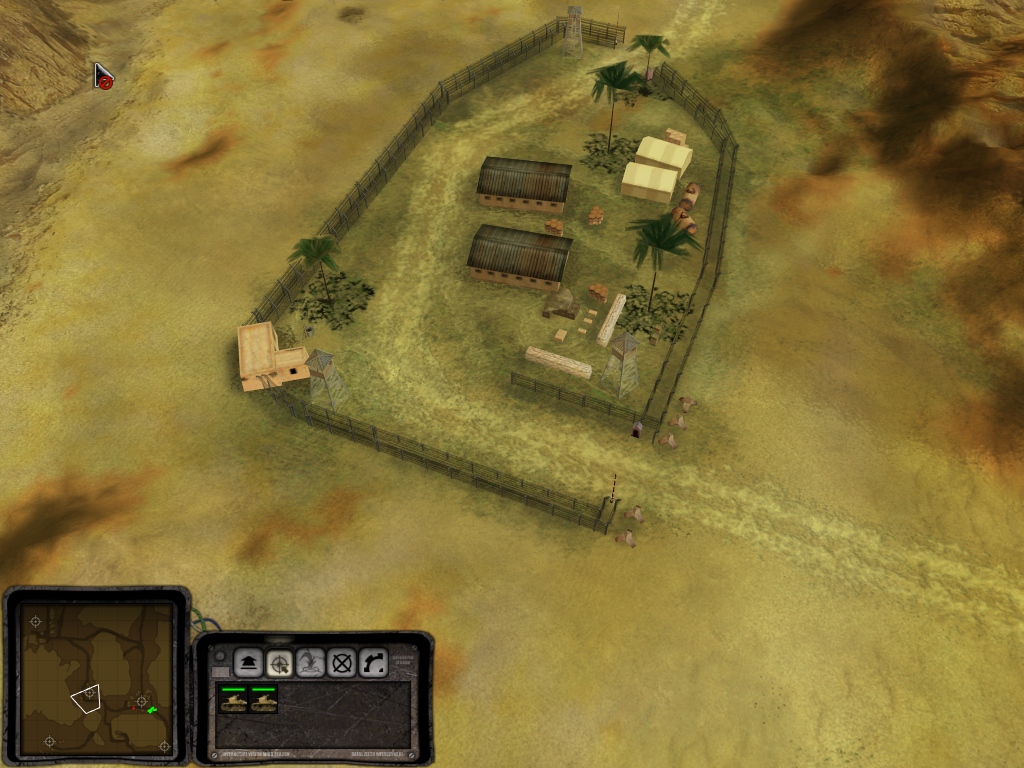Select the crosshair attack-target command

click(x=279, y=662)
